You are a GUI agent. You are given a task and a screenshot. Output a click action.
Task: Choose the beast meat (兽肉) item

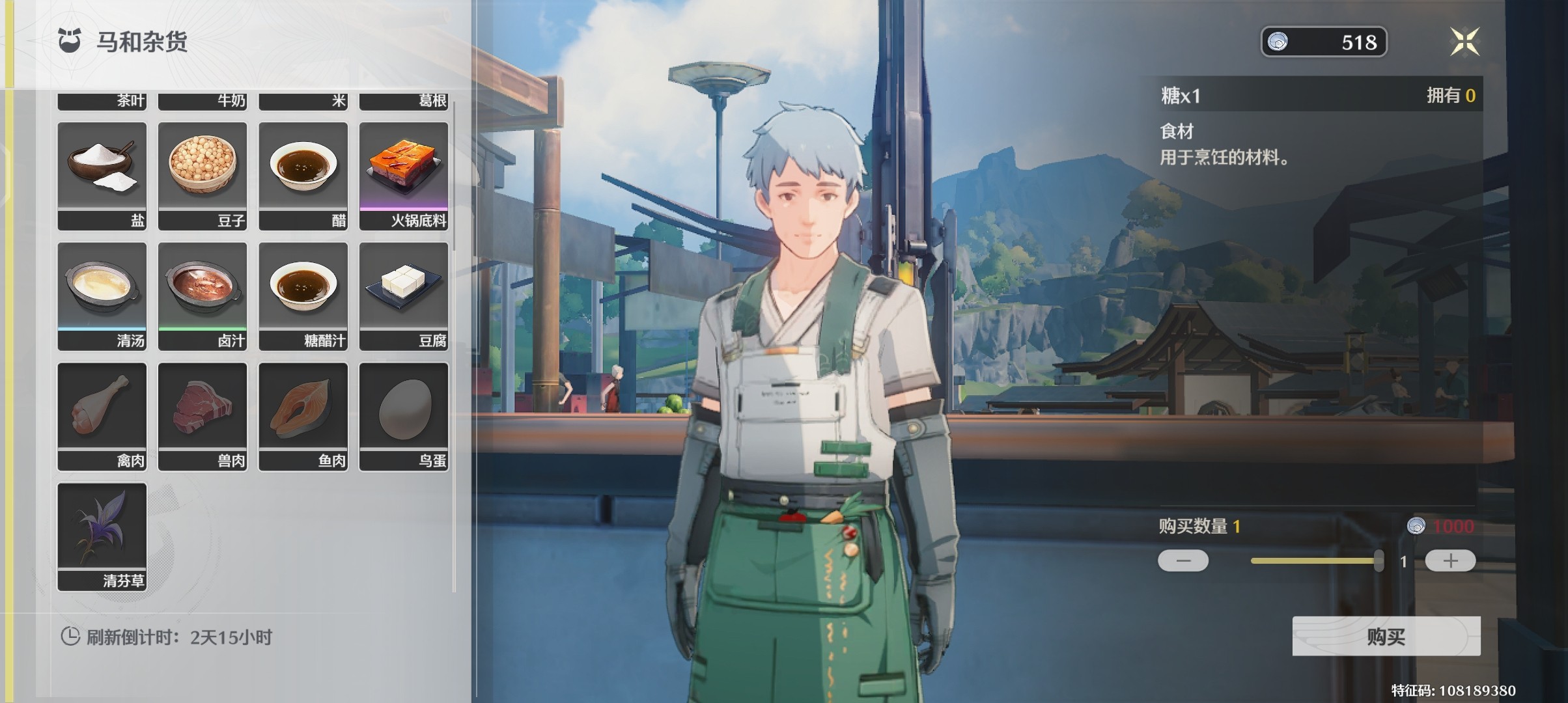tap(203, 415)
